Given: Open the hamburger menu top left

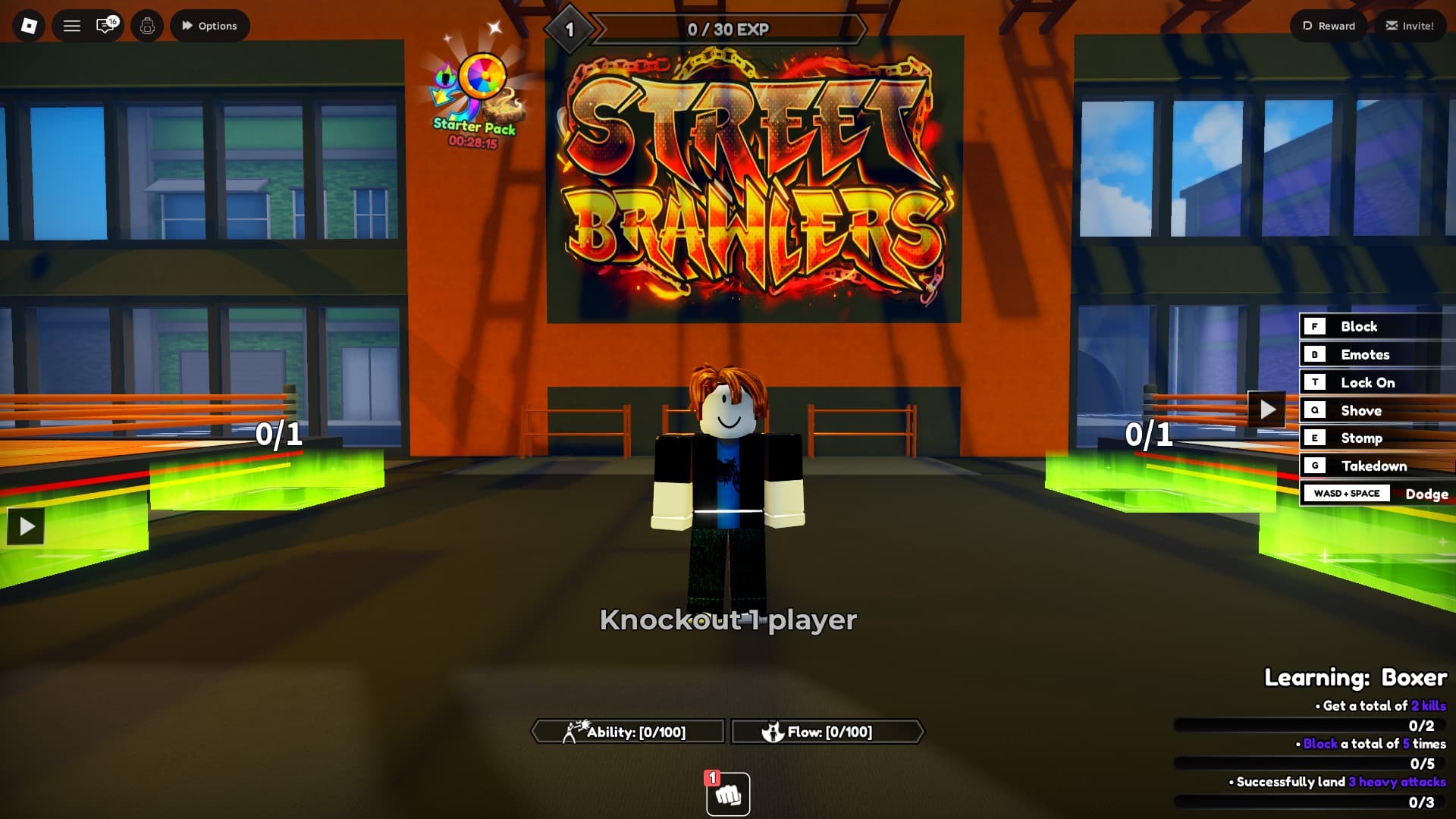Looking at the screenshot, I should pos(71,25).
